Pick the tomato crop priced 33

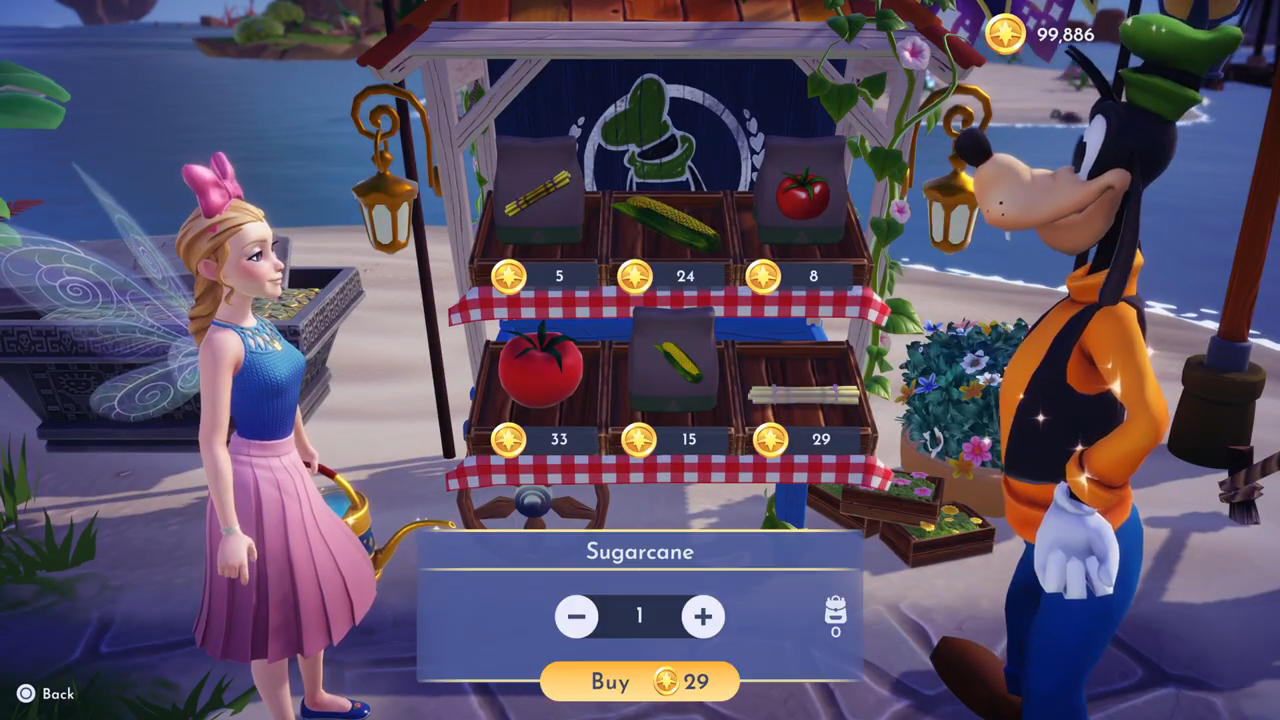coord(540,367)
